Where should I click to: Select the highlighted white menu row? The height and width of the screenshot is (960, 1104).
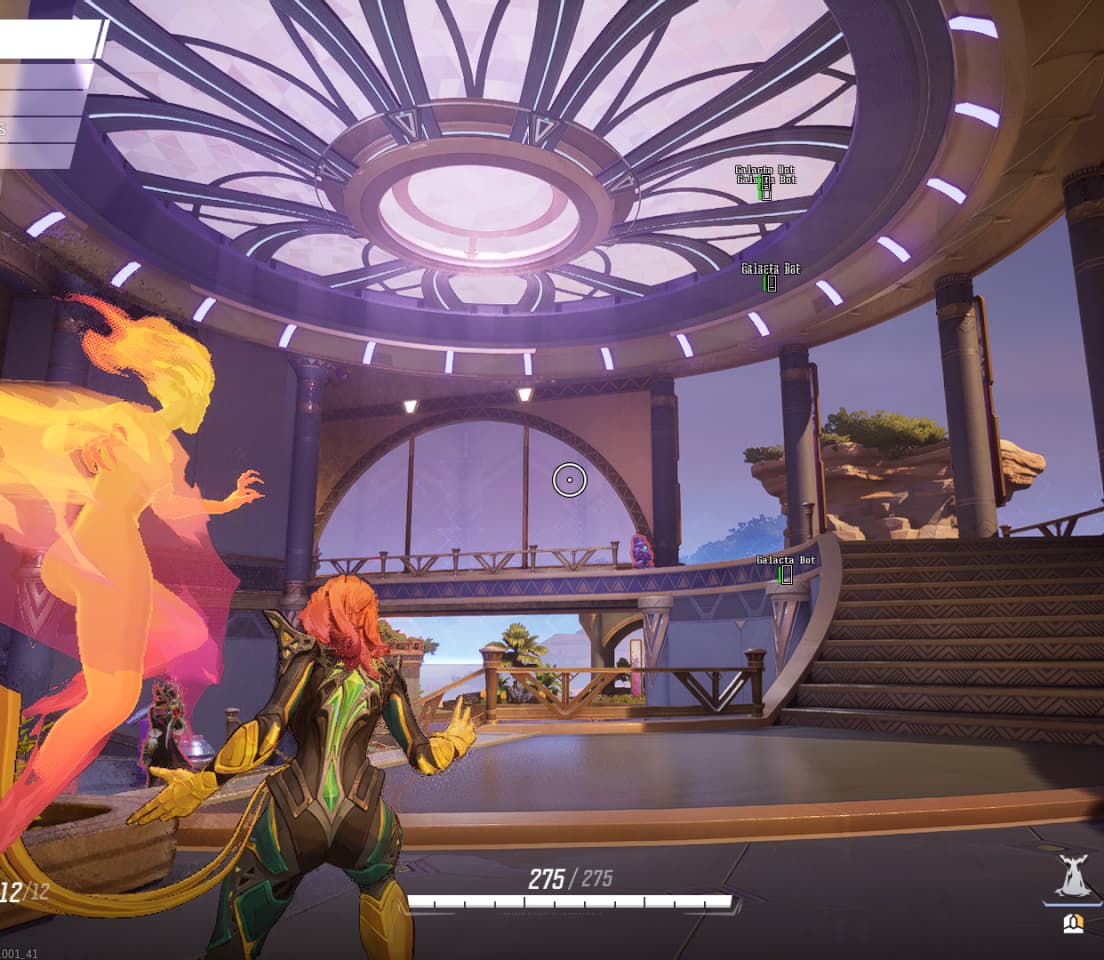(50, 40)
